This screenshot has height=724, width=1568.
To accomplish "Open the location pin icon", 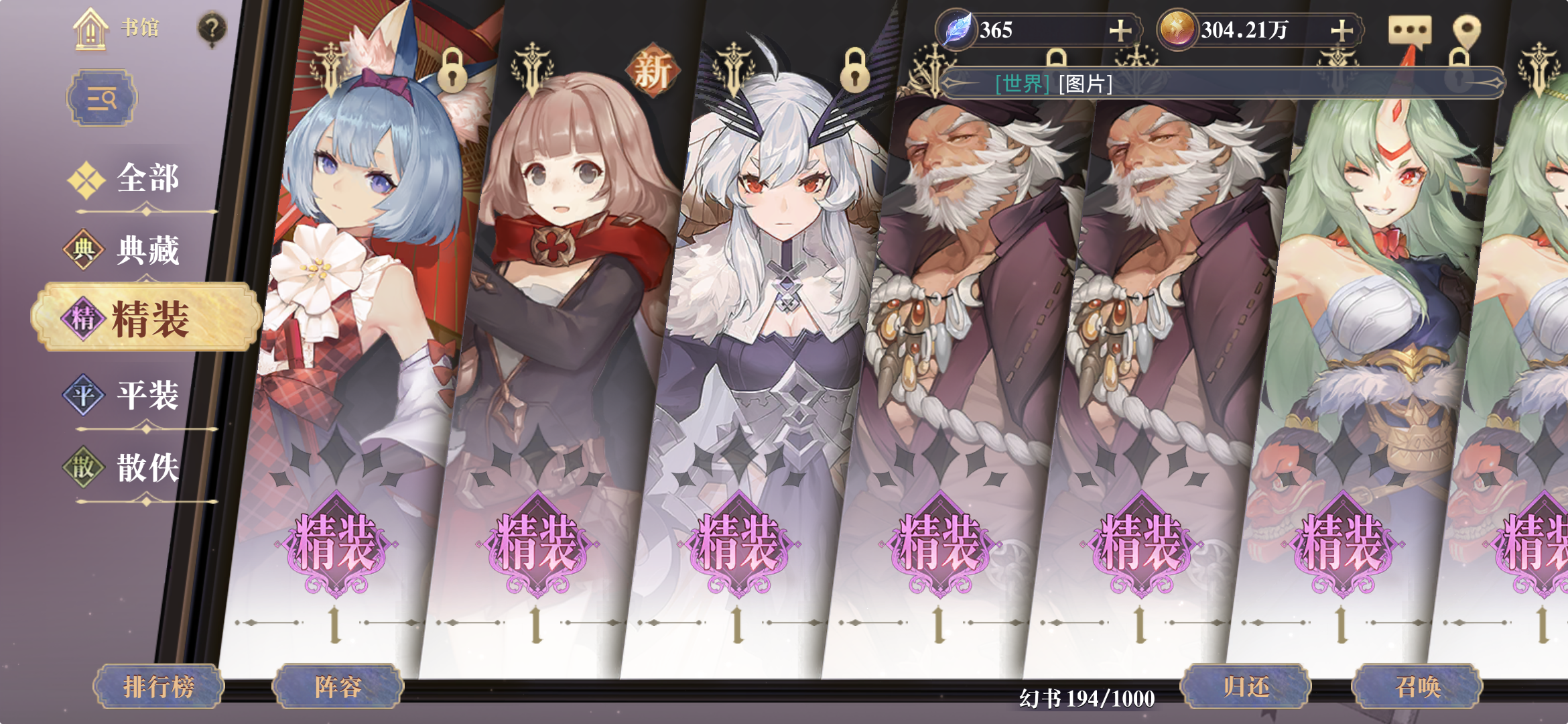I will (1467, 28).
